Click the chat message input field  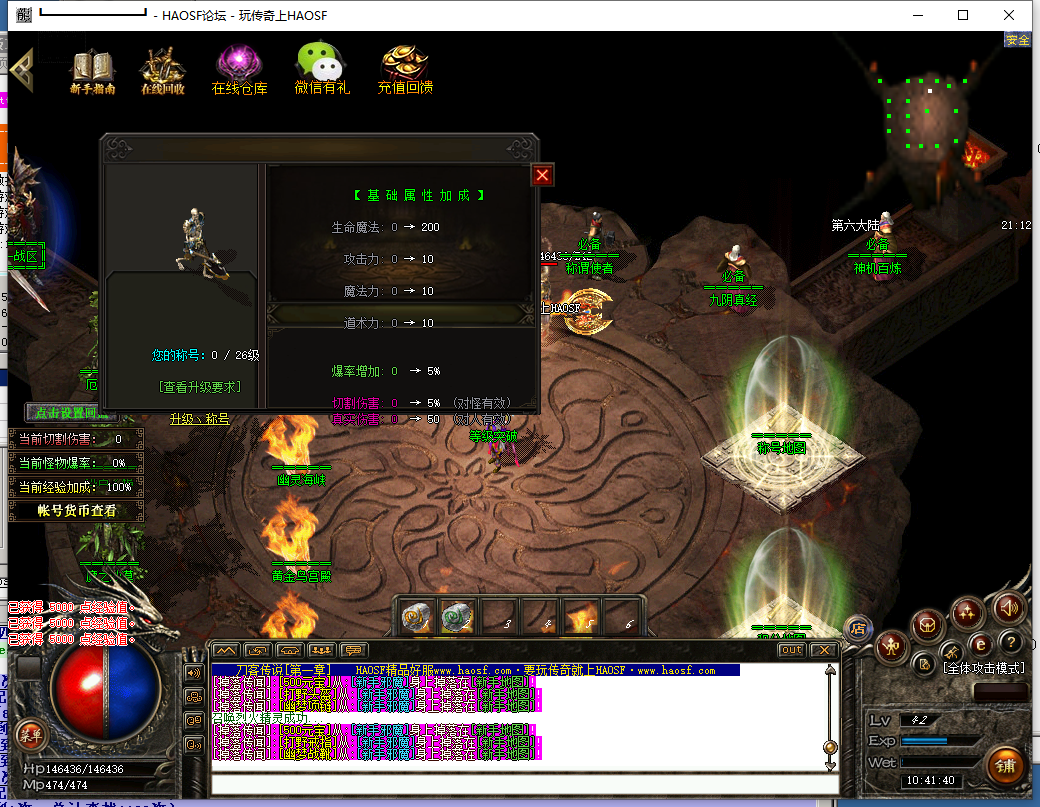(x=520, y=784)
